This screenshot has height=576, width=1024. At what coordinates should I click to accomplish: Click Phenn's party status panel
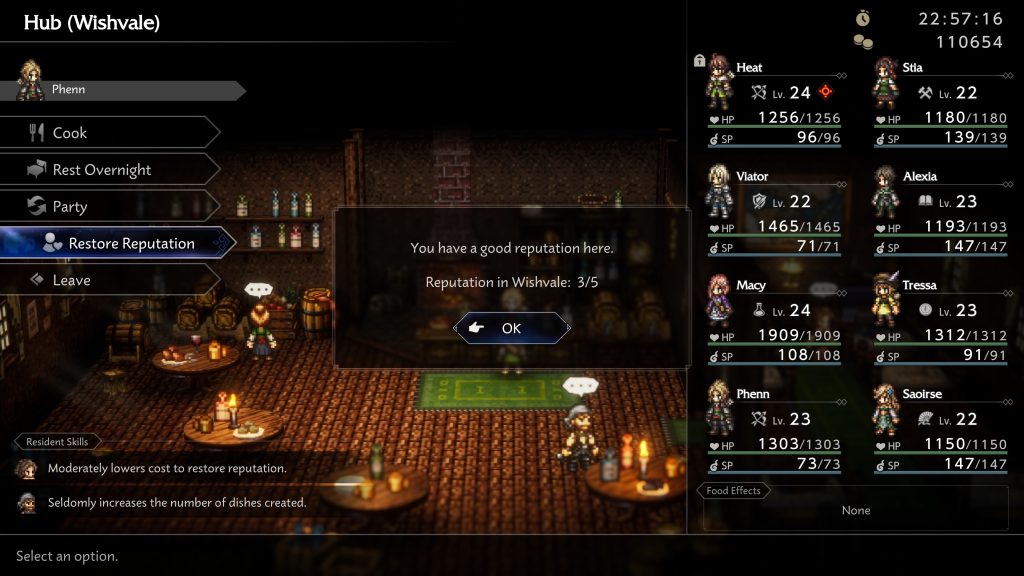(774, 428)
